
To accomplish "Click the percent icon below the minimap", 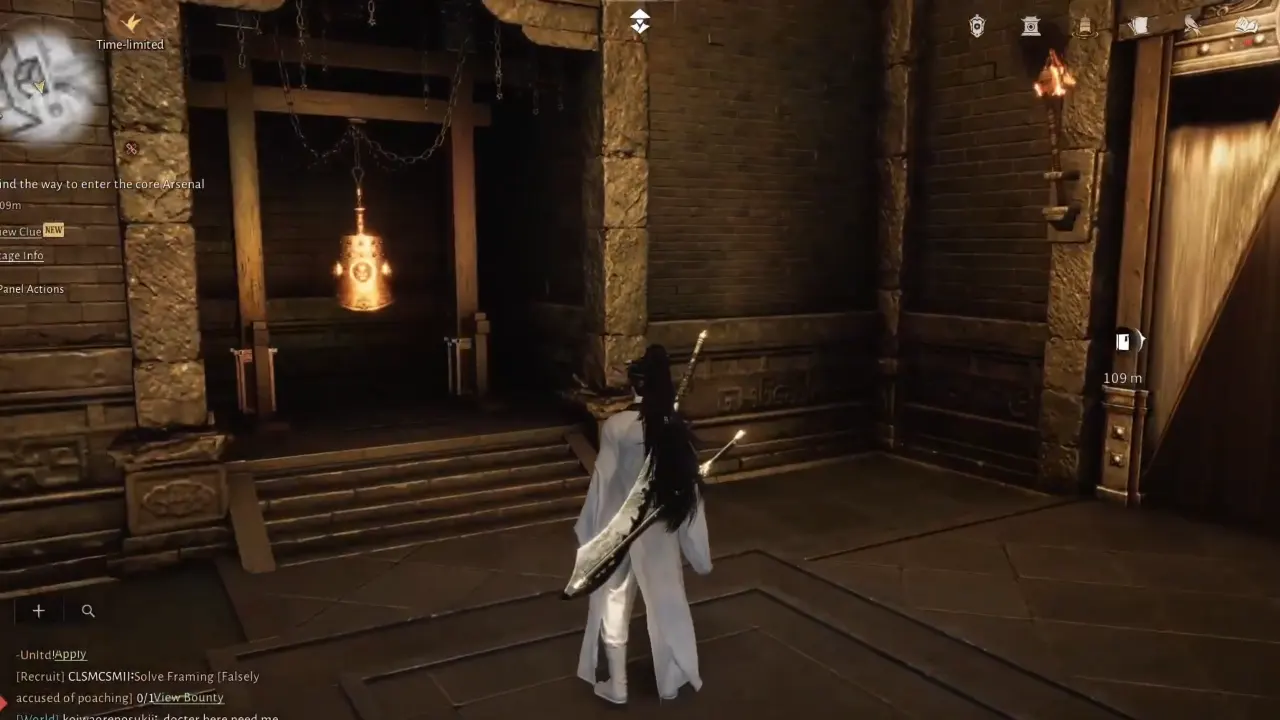I will pos(133,149).
